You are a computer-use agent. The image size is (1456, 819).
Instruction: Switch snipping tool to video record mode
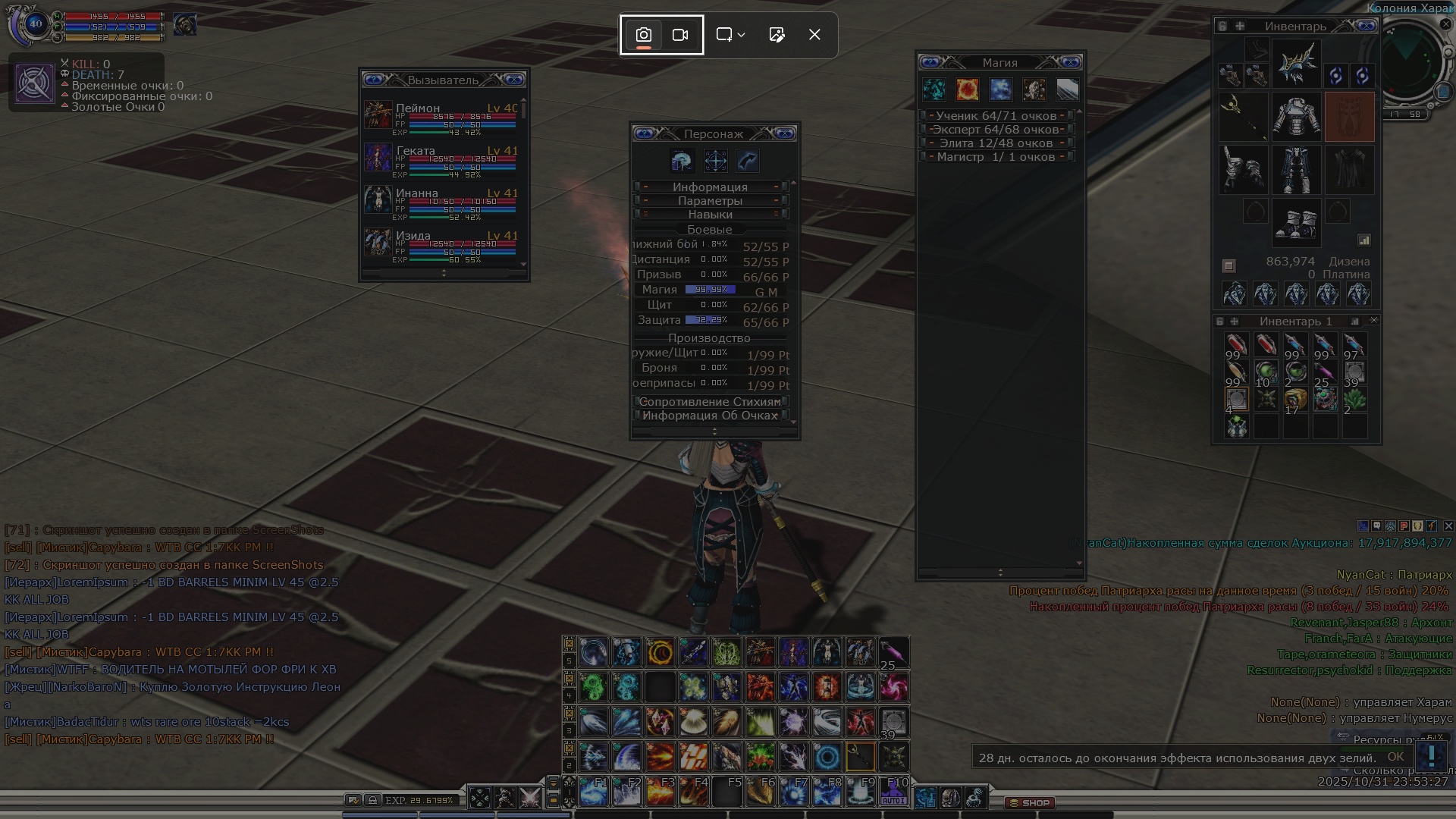680,35
